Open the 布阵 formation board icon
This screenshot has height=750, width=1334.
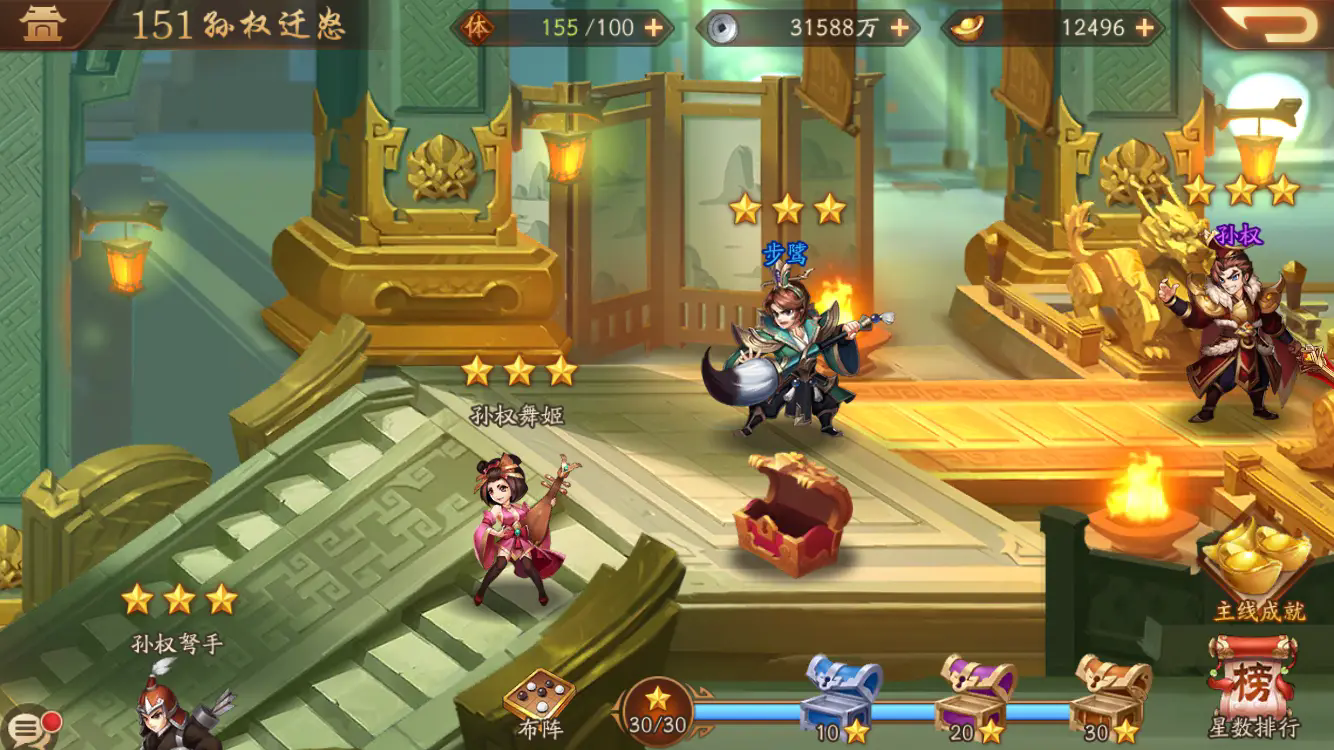pos(540,694)
